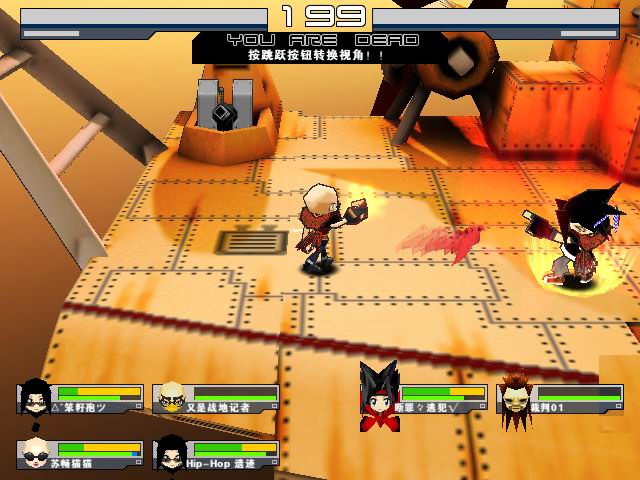Click the 裁判01 player portrait
This screenshot has height=480, width=640.
[x=515, y=395]
